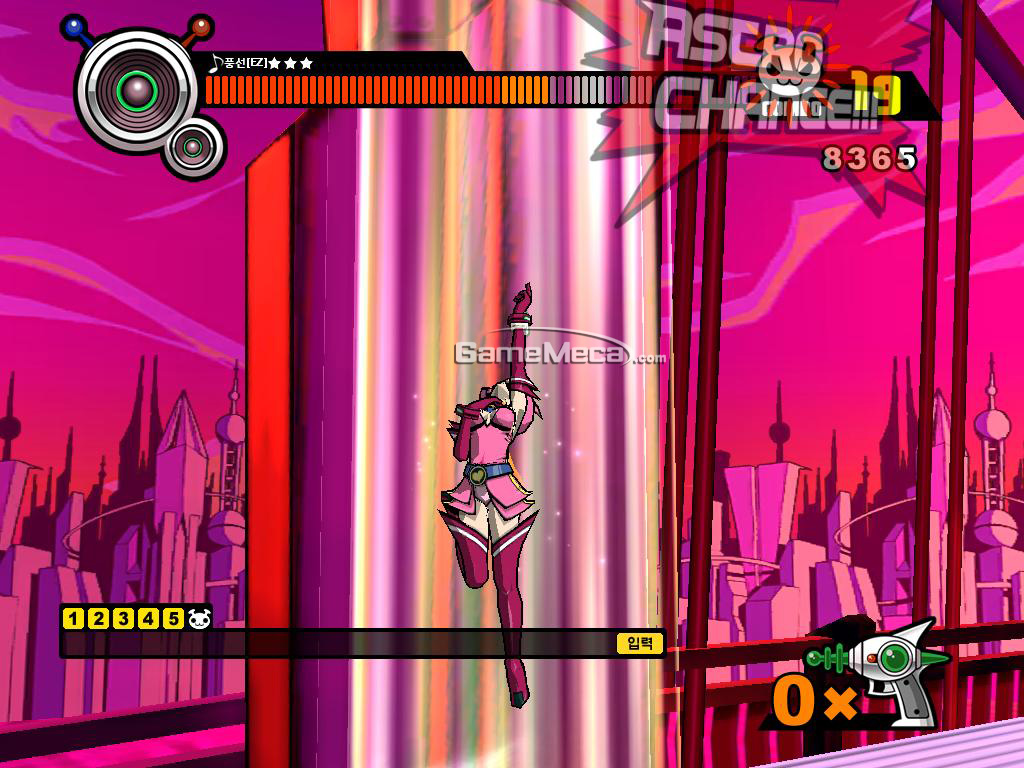This screenshot has height=768, width=1024.
Task: Select yellow number slot 4
Action: (x=148, y=618)
